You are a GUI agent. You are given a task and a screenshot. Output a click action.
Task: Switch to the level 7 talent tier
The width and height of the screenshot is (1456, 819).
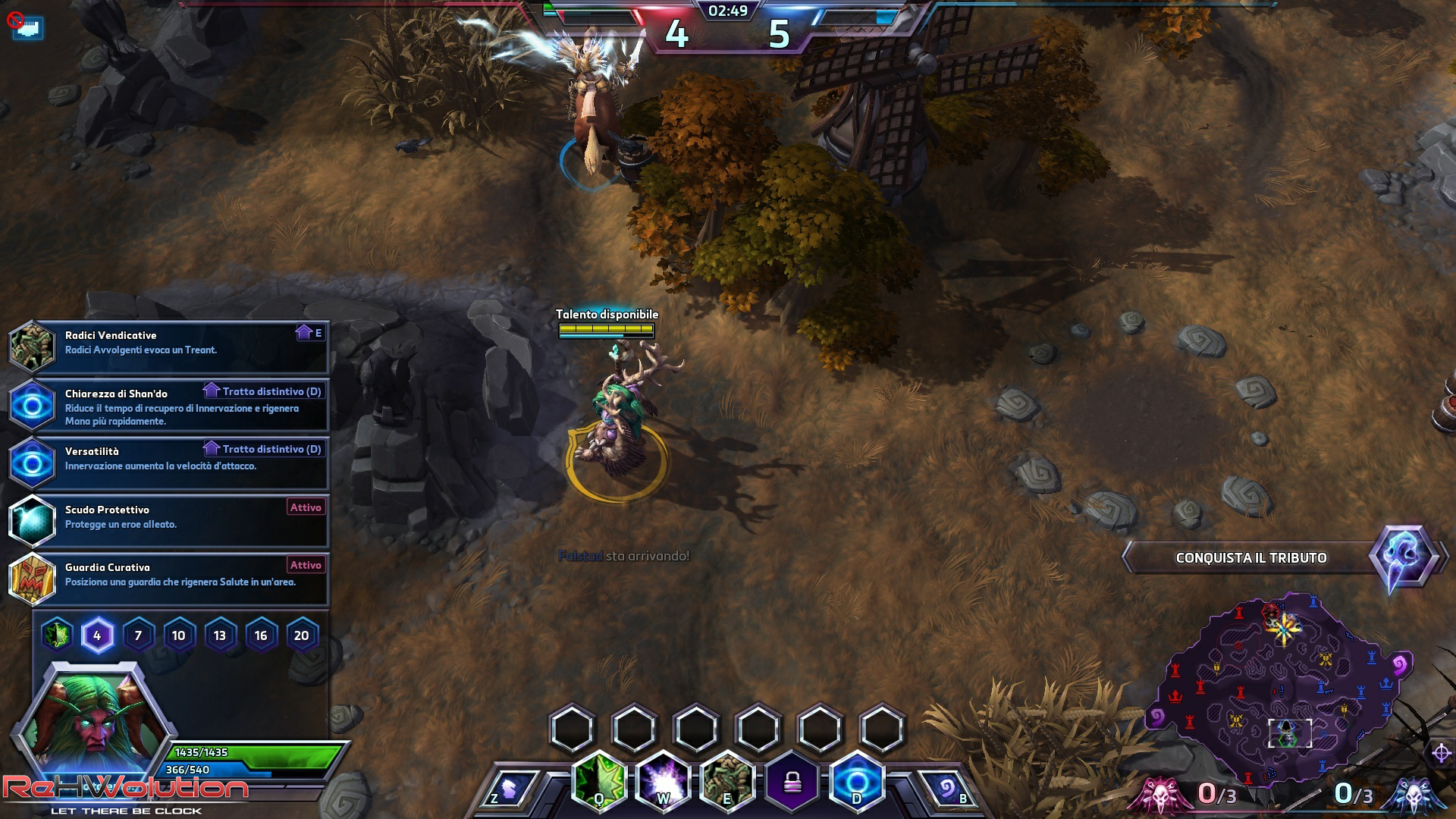(x=138, y=635)
